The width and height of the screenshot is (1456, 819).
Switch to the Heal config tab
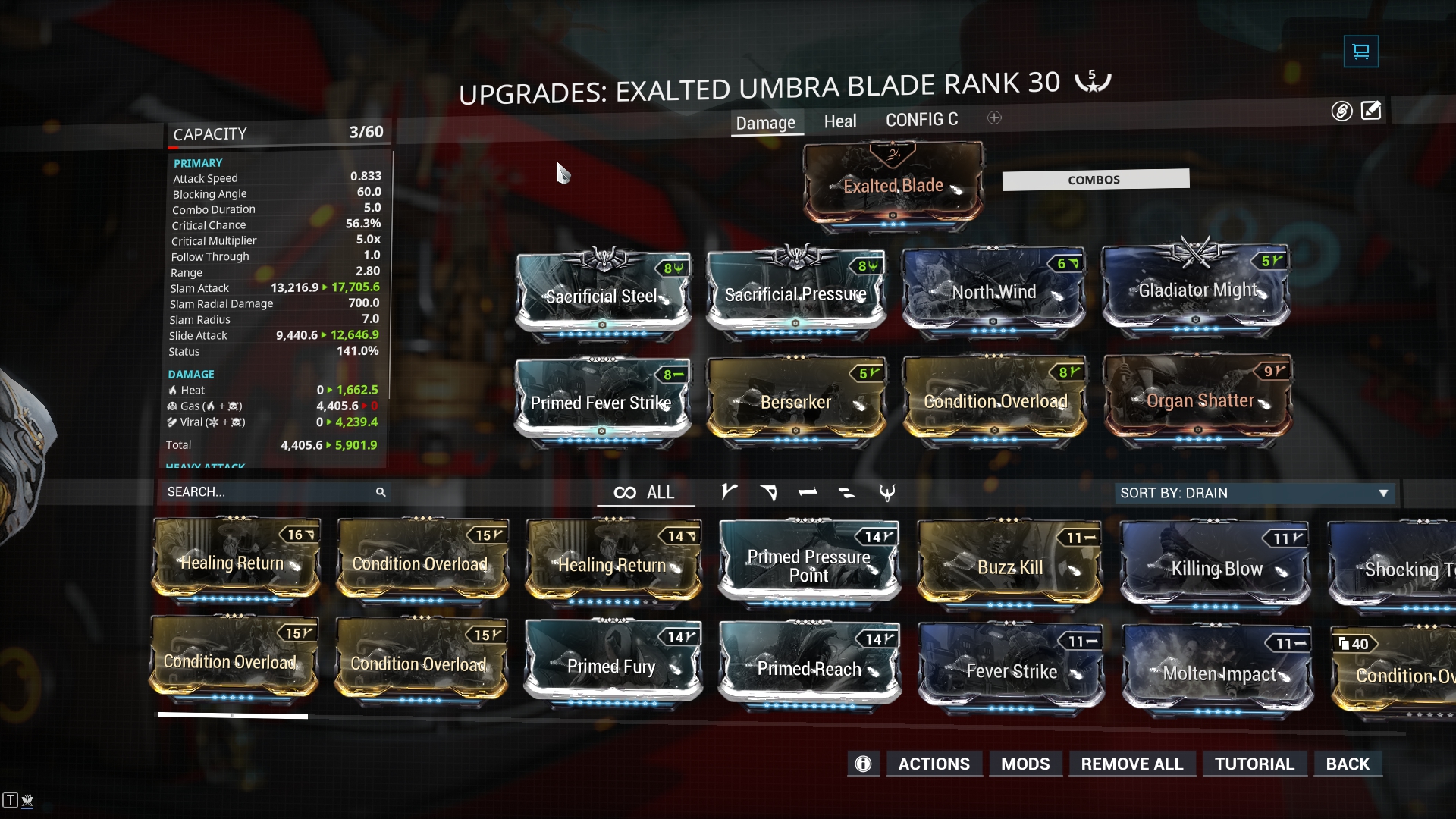coord(839,121)
